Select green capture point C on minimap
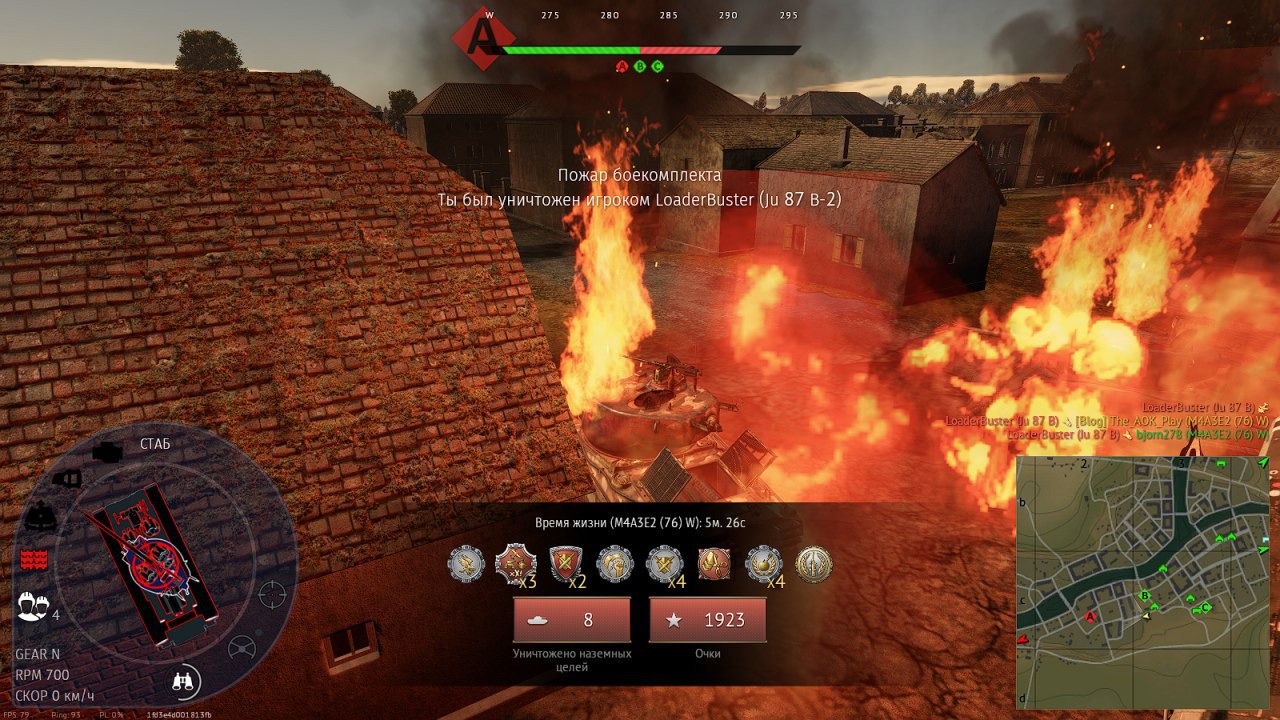The image size is (1280, 720). (1206, 607)
